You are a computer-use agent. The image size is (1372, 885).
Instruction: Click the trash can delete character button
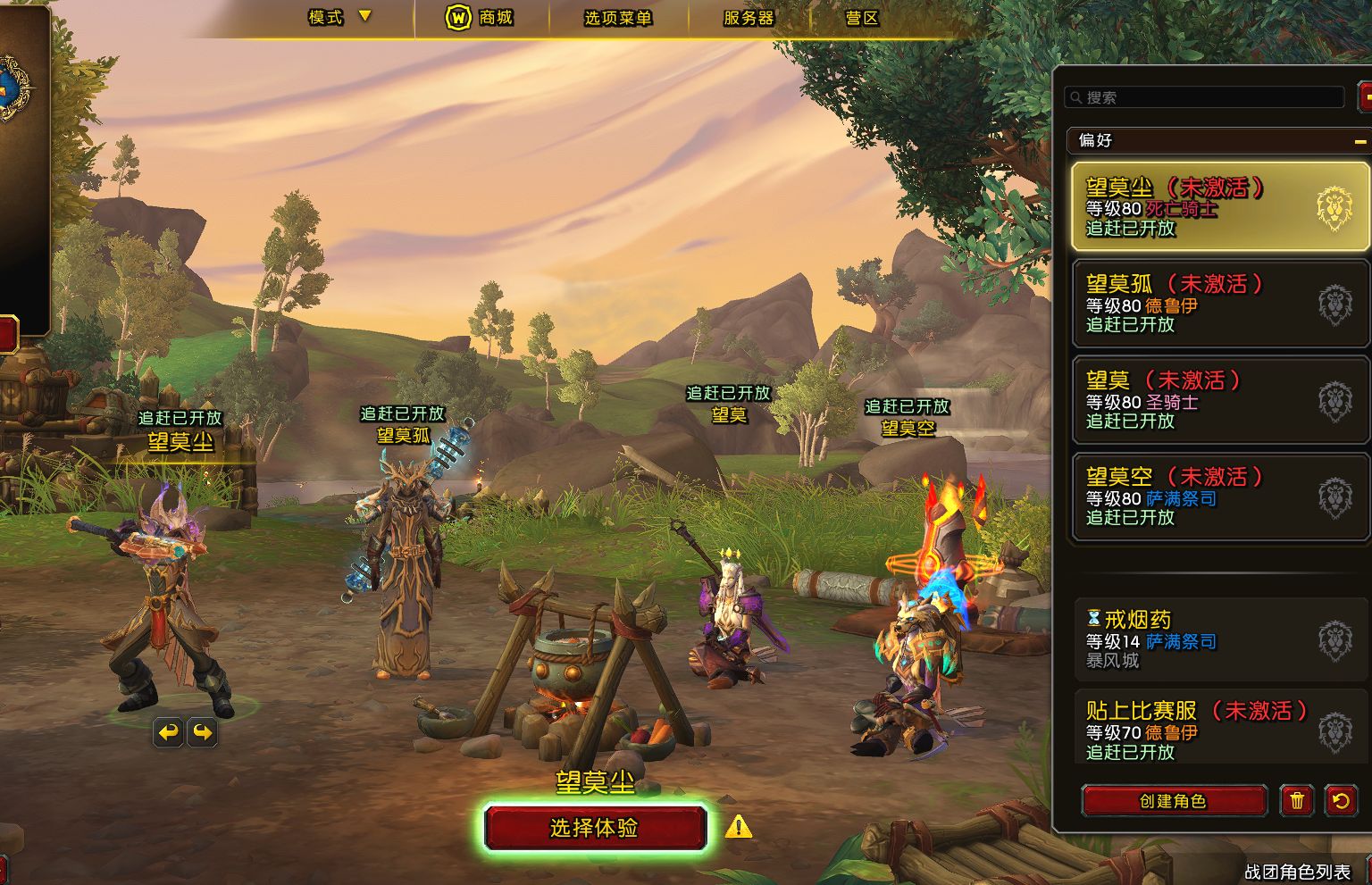coord(1297,801)
